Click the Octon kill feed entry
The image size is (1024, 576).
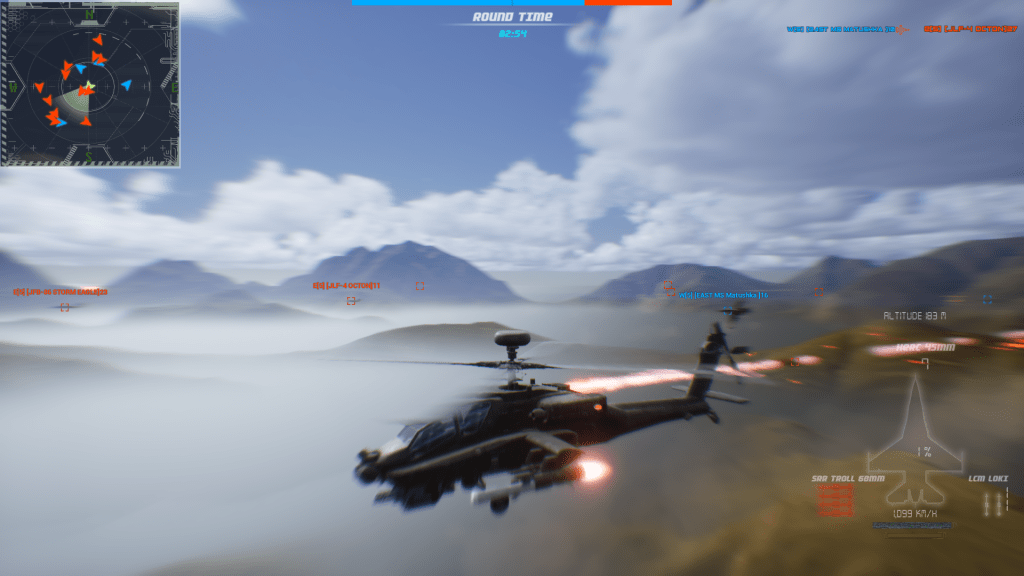pyautogui.click(x=966, y=29)
